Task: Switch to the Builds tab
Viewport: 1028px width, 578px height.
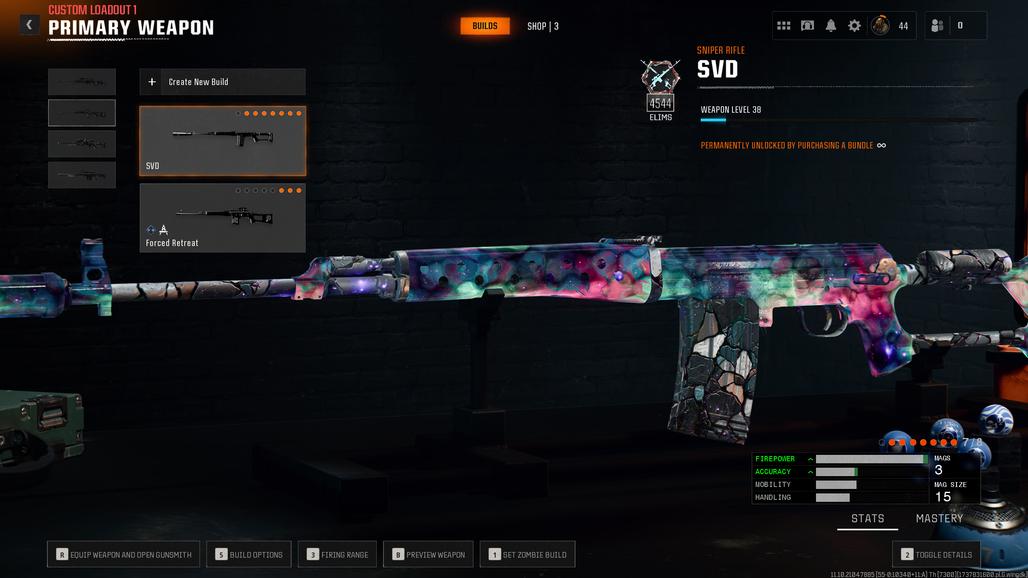Action: [x=485, y=26]
